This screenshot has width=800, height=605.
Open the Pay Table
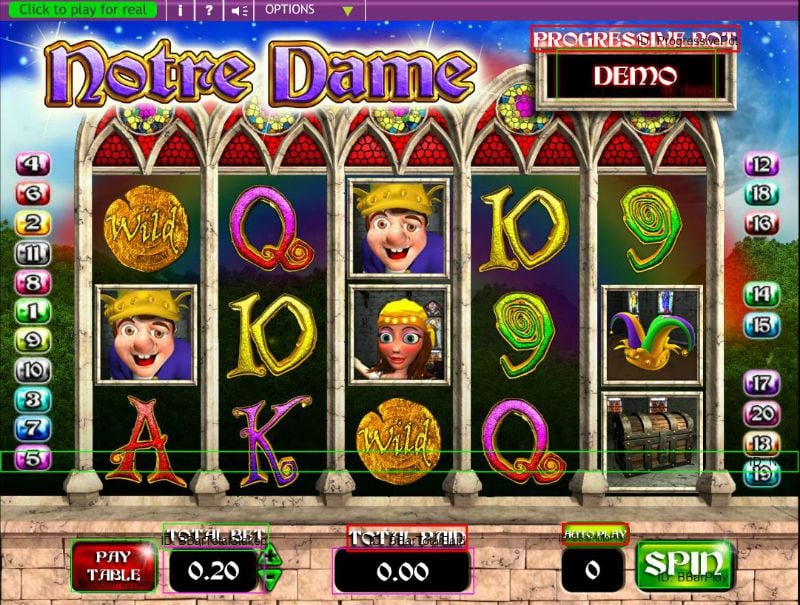click(x=112, y=567)
